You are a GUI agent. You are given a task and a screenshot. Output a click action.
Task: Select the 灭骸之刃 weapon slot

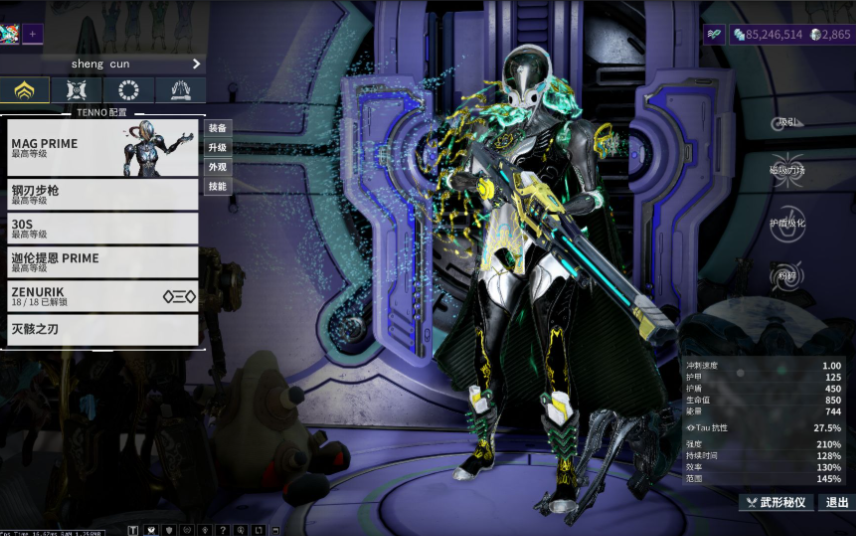[x=102, y=329]
